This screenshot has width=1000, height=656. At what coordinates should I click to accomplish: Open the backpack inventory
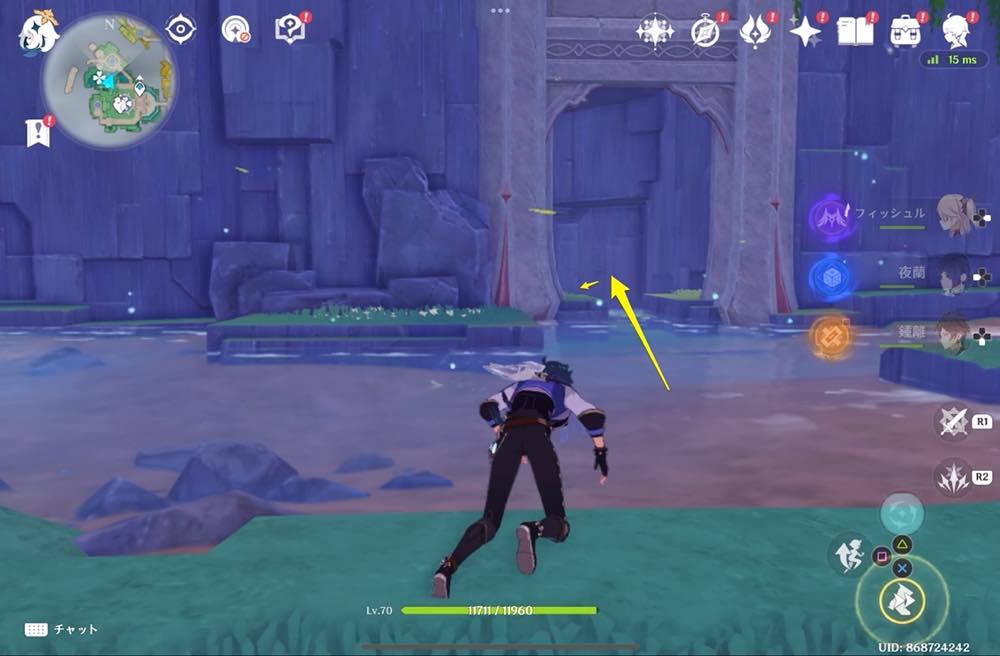pyautogui.click(x=907, y=31)
